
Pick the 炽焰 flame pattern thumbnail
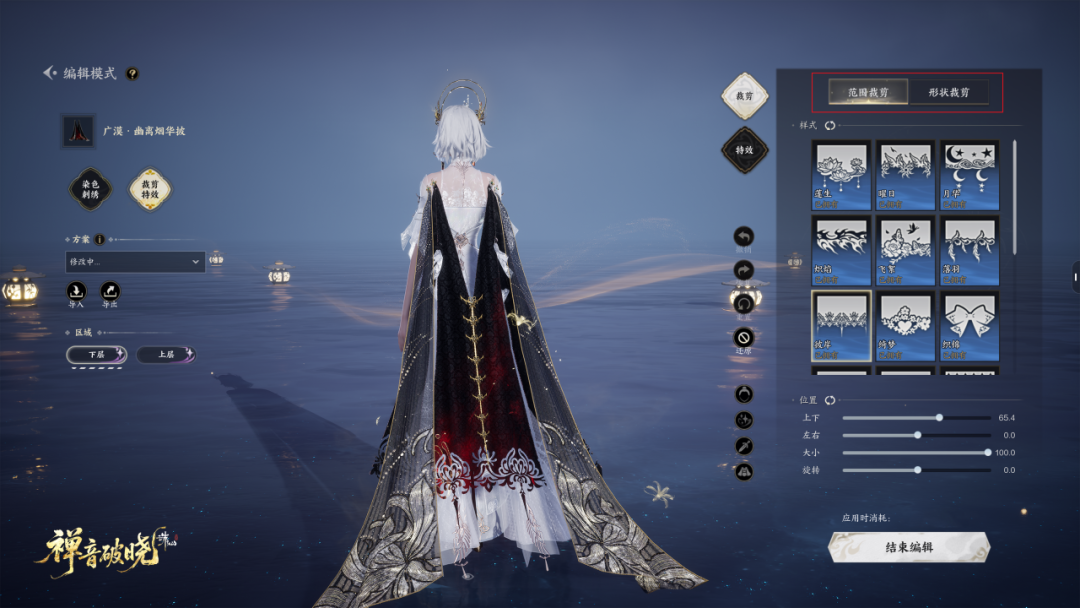(841, 250)
